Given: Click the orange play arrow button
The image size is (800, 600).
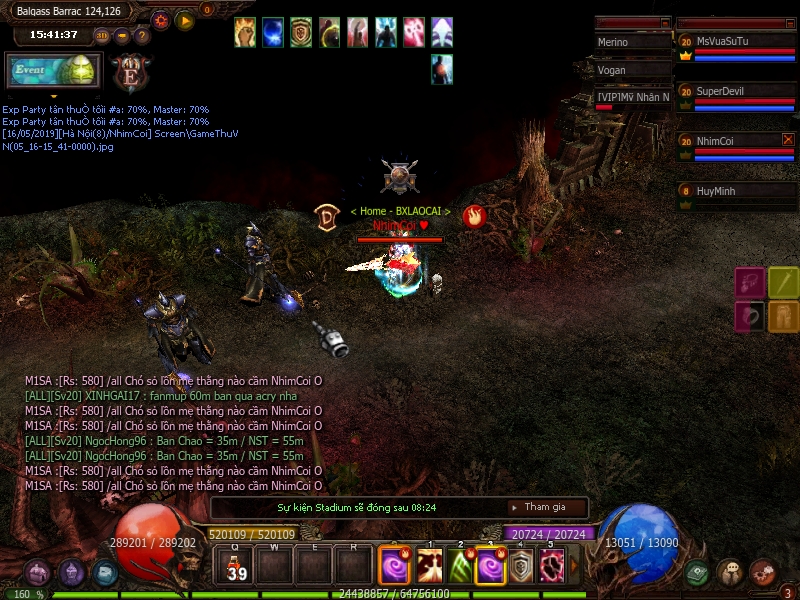Looking at the screenshot, I should [185, 19].
